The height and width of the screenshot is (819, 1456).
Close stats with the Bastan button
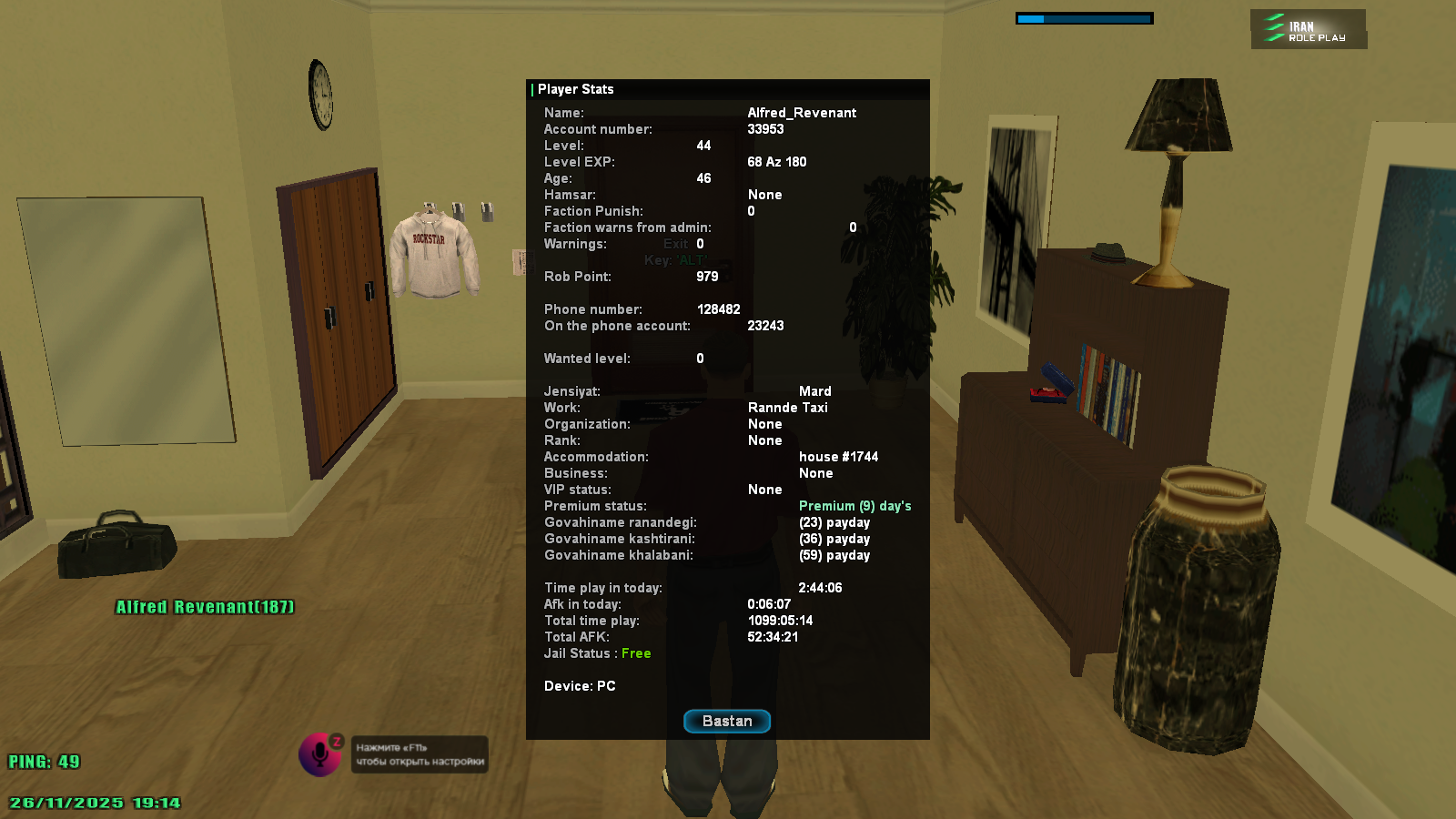[x=727, y=721]
